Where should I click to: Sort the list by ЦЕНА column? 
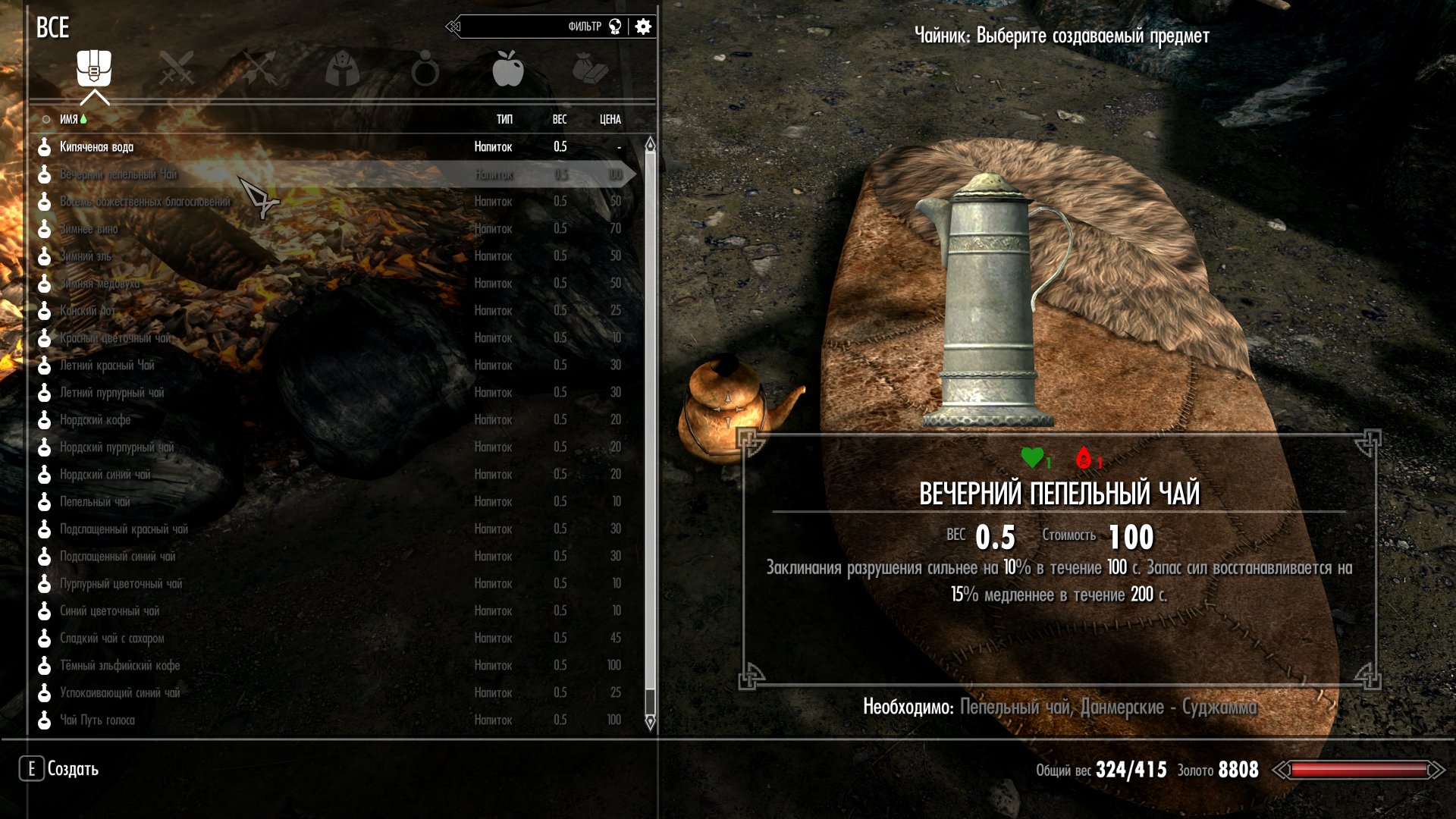(x=610, y=120)
